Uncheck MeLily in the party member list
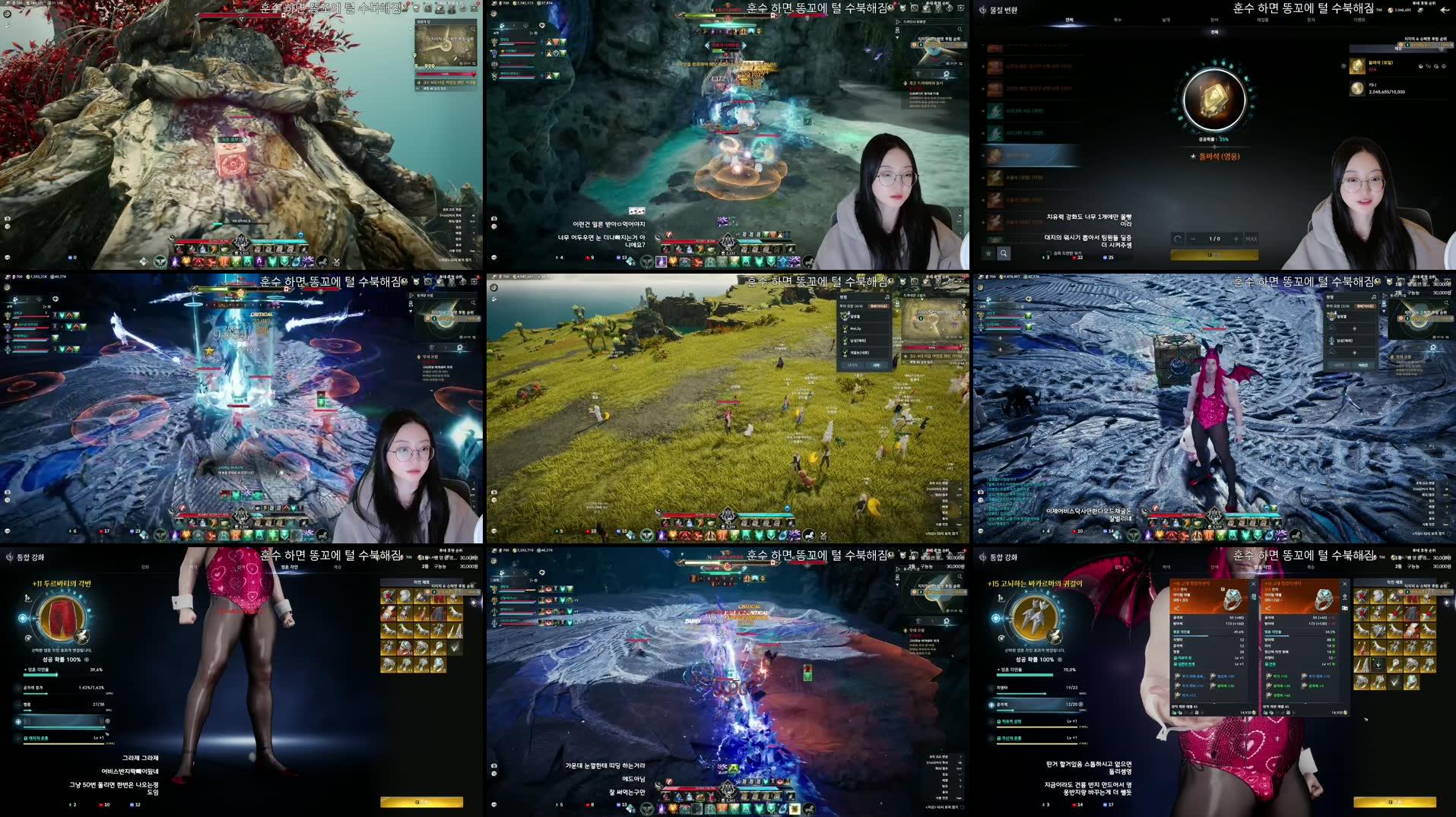 (845, 328)
